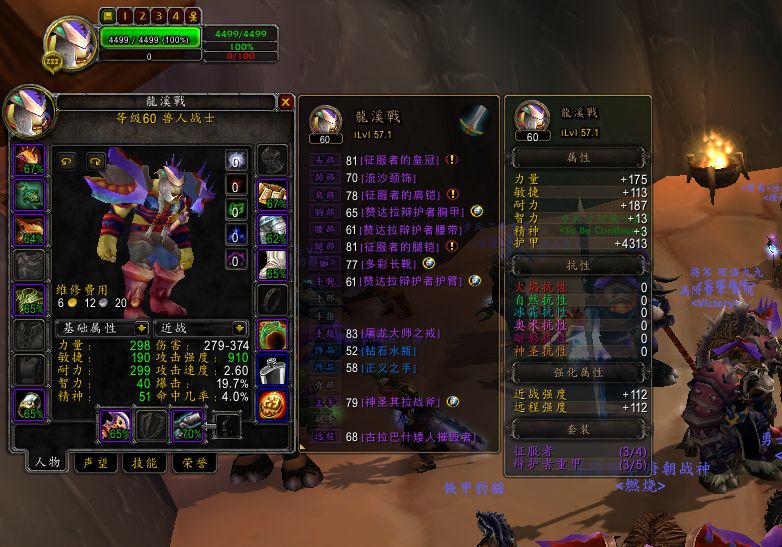Open the 基础属性 stat dropdown
Viewport: 782px width, 547px height.
(139, 328)
